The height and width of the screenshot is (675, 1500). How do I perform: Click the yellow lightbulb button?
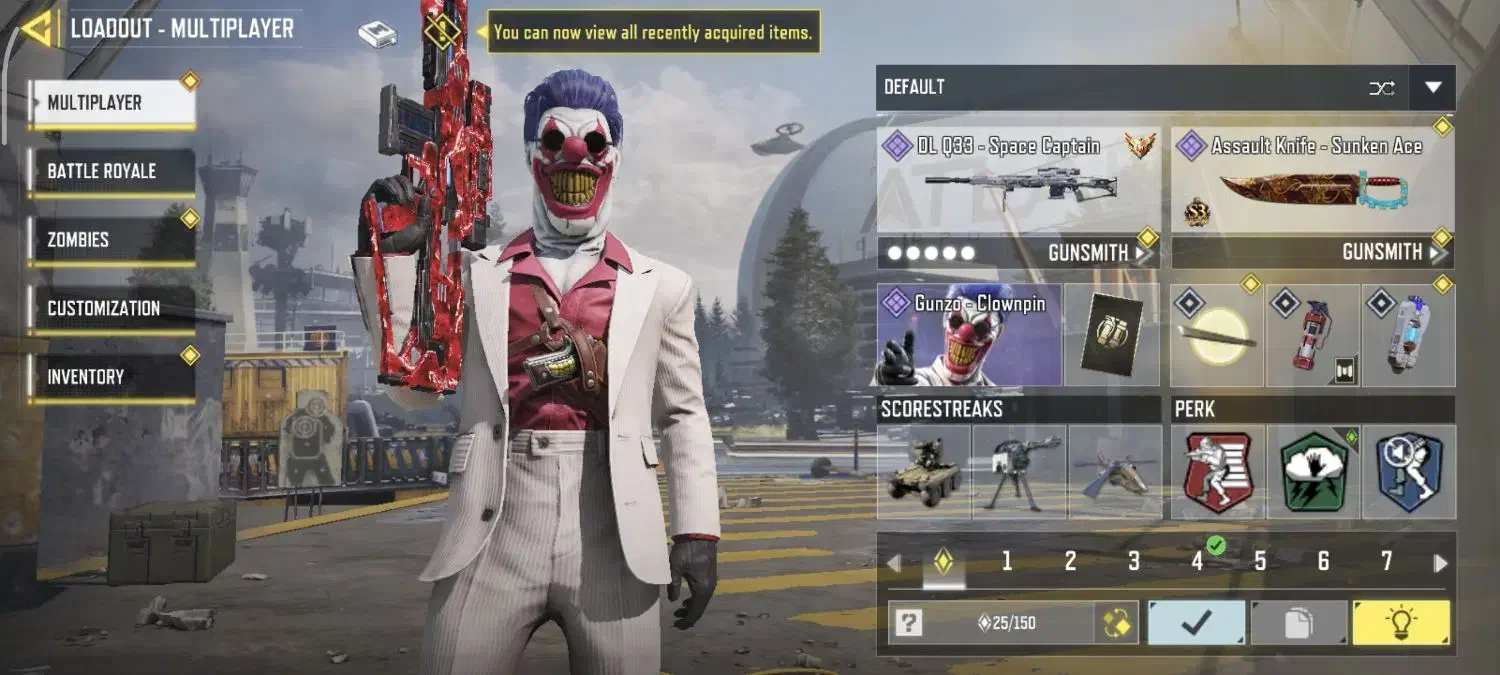1400,623
